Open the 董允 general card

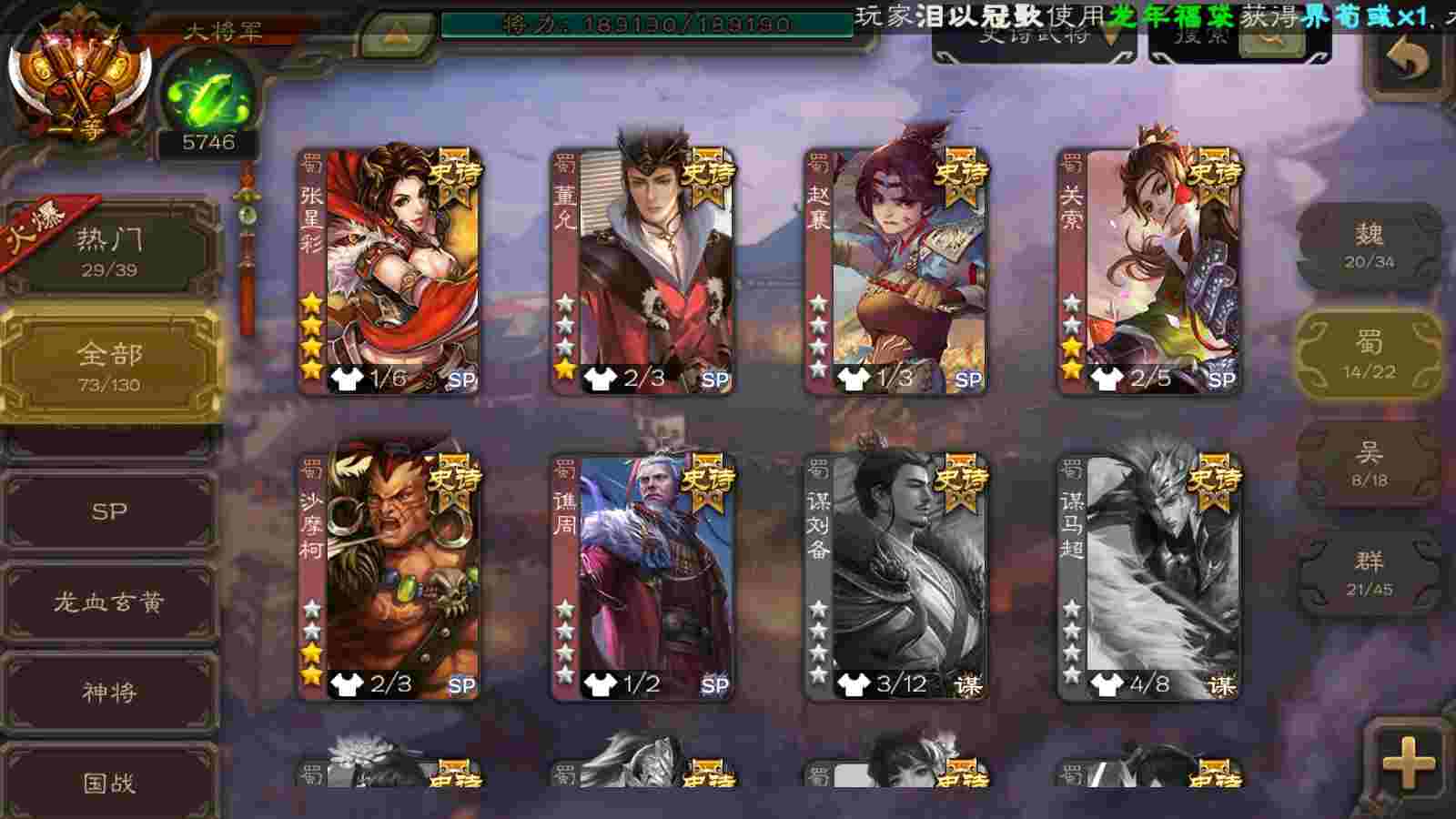[643, 271]
